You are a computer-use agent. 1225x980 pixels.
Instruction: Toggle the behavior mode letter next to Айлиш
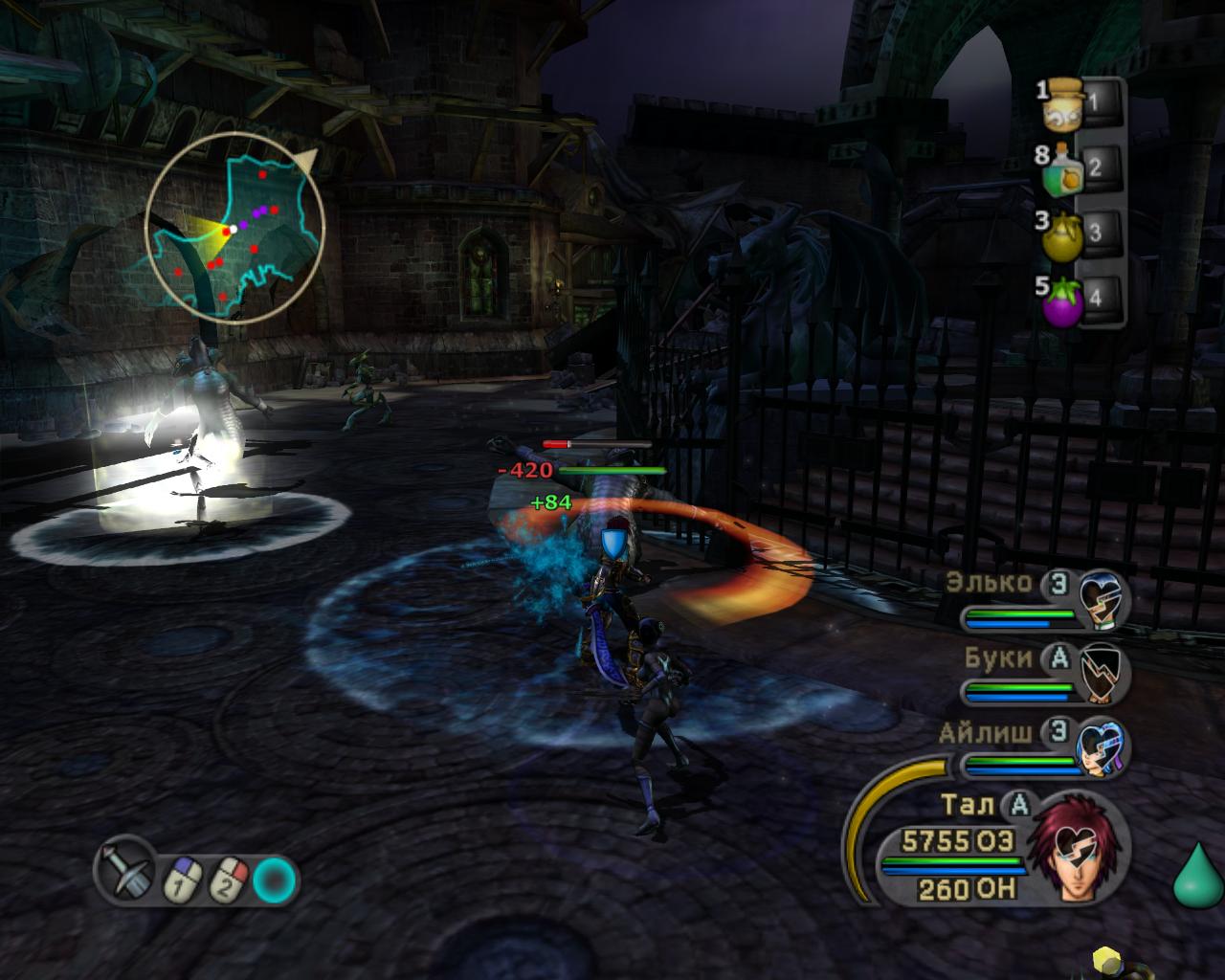coord(1058,732)
